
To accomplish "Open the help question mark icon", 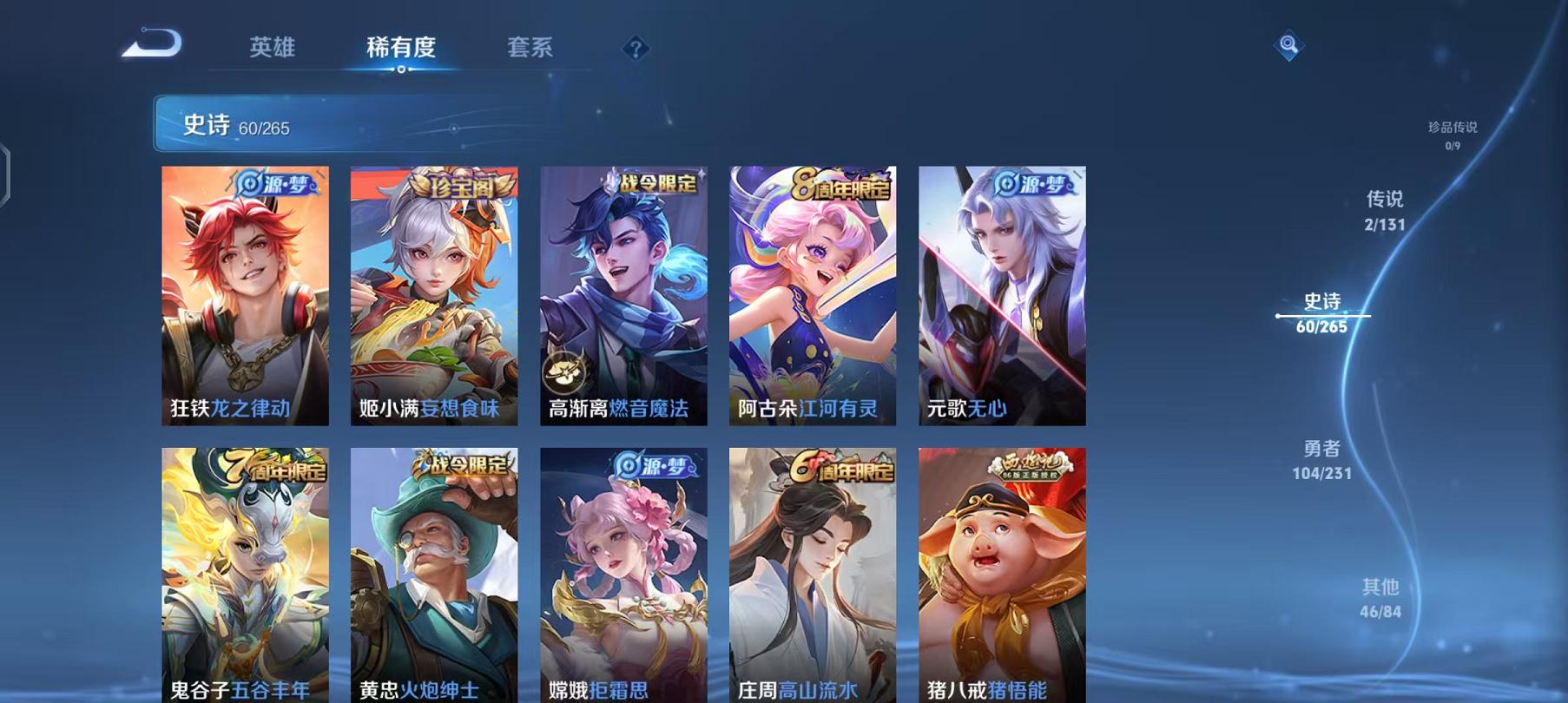I will point(637,49).
